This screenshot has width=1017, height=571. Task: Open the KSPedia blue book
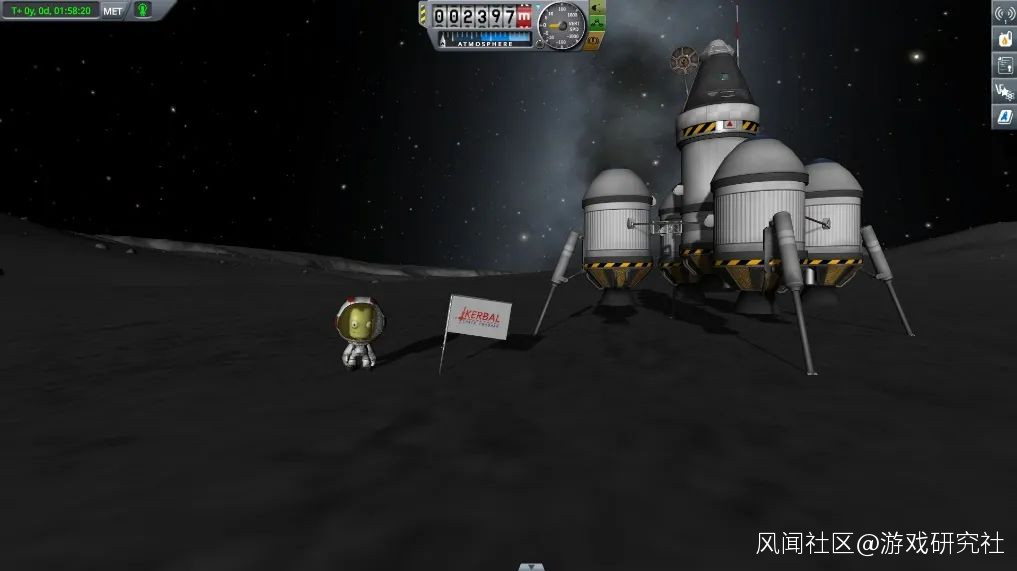click(1003, 117)
